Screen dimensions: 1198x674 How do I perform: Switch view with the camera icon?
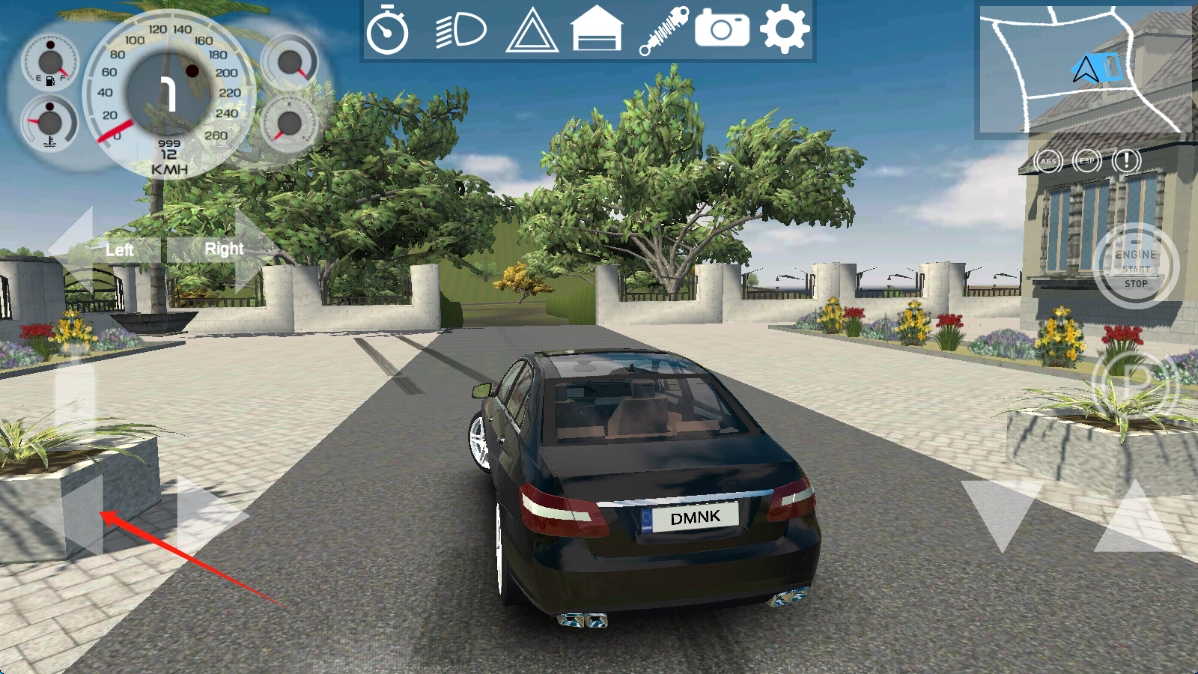(x=722, y=29)
